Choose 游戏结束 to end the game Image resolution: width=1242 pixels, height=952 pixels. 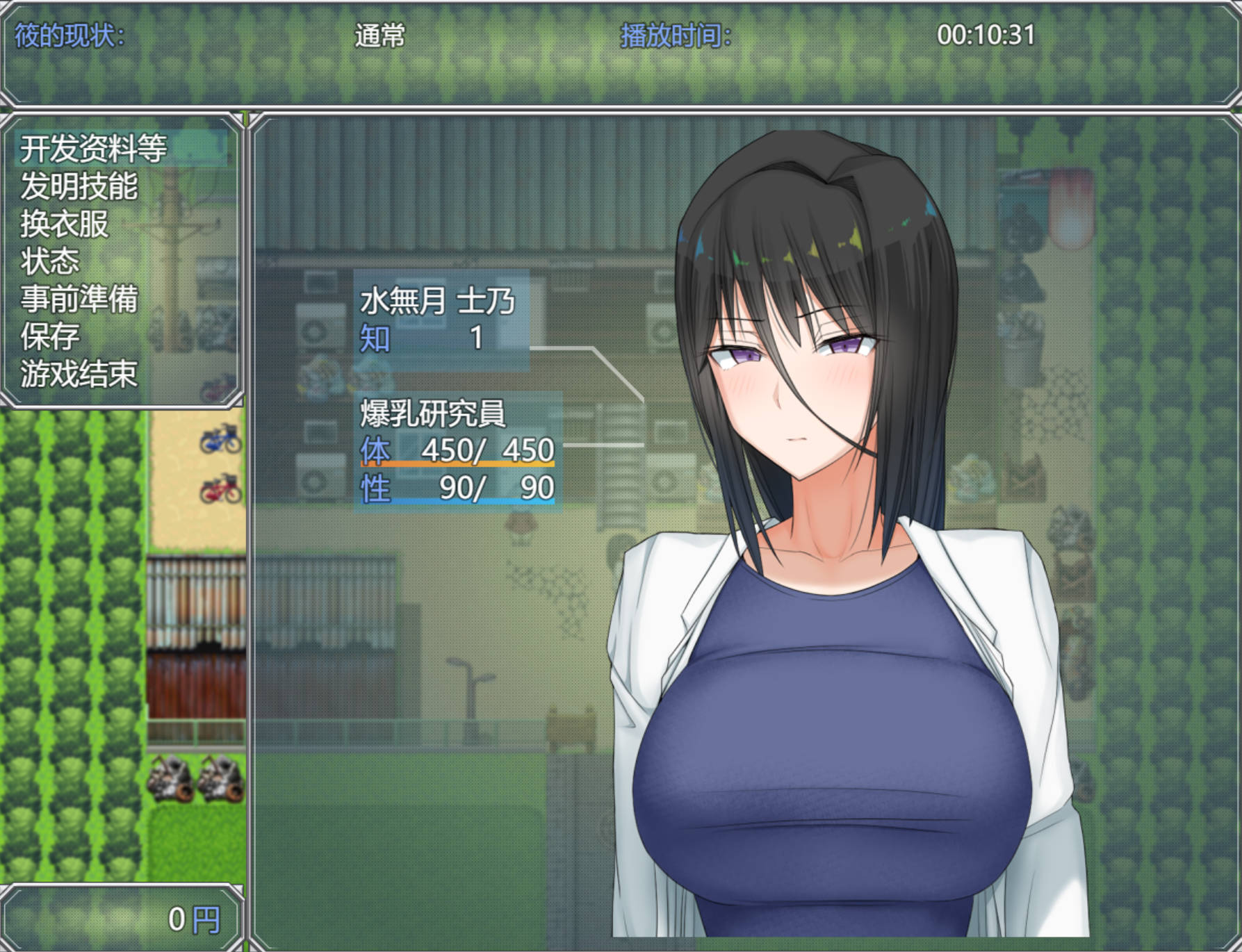[x=79, y=374]
